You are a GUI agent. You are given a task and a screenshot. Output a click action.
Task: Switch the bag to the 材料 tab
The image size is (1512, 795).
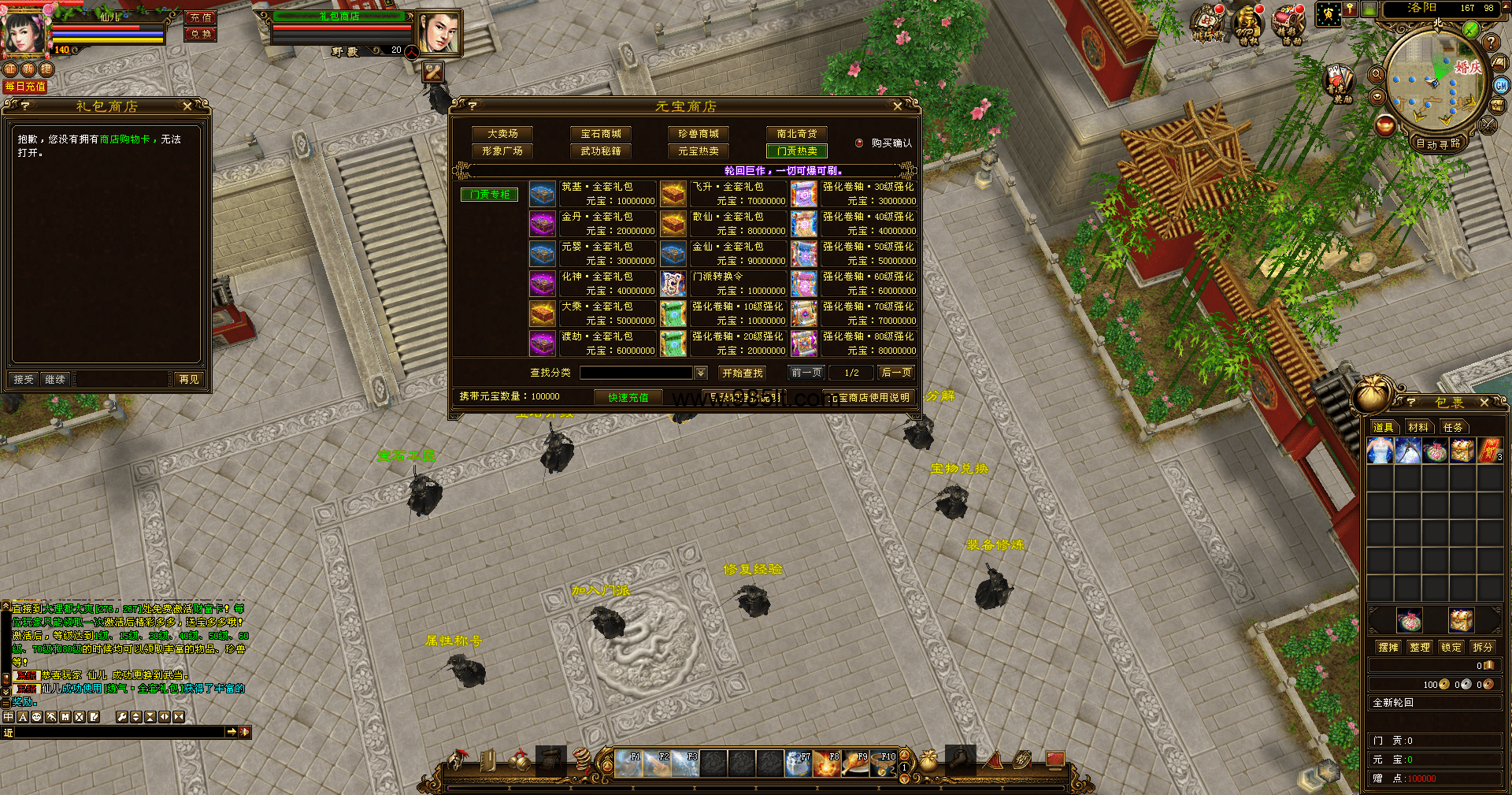pyautogui.click(x=1418, y=427)
